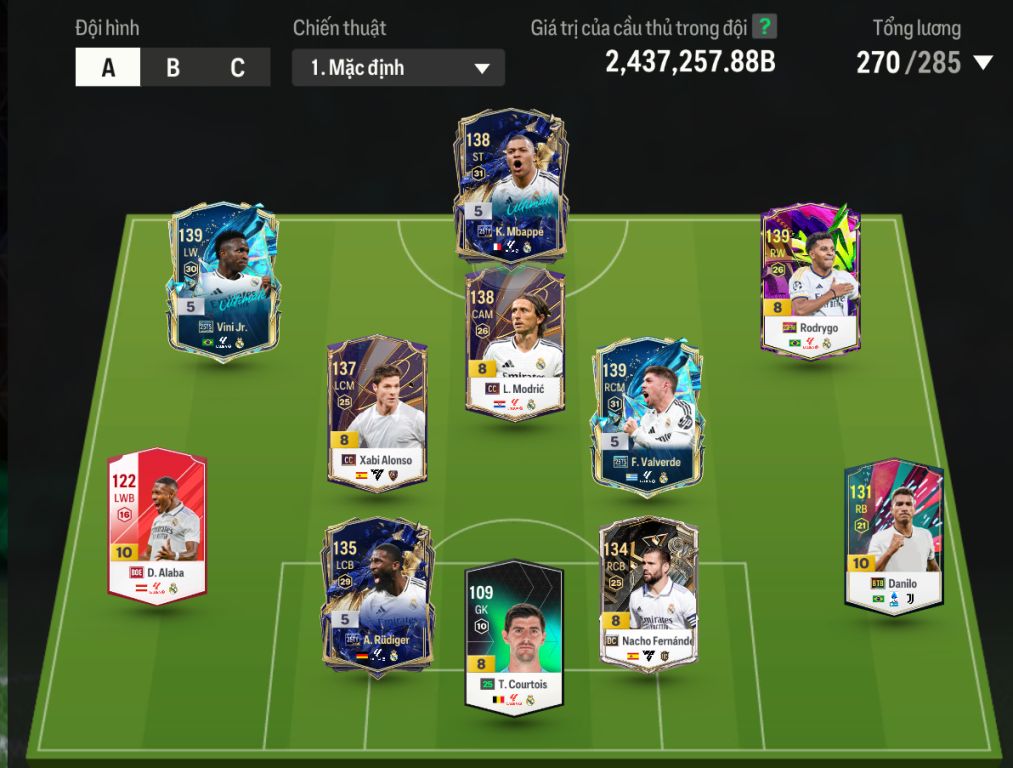1013x768 pixels.
Task: Select the Vini Jr. left wing card
Action: (x=221, y=280)
